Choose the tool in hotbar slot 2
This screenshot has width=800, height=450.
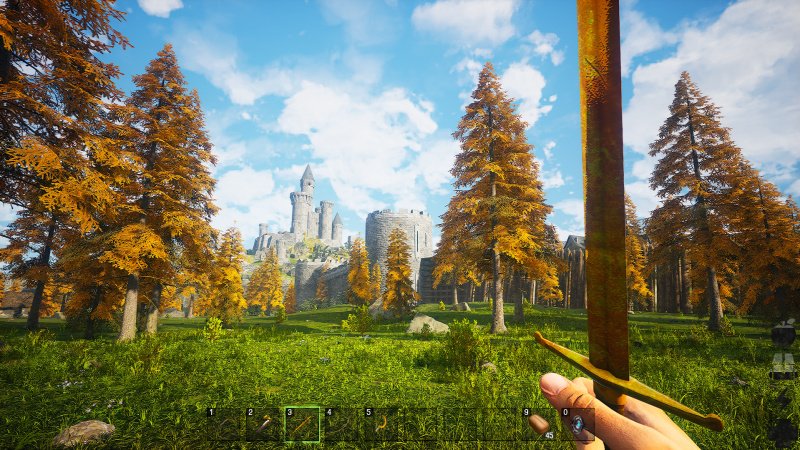[264, 425]
